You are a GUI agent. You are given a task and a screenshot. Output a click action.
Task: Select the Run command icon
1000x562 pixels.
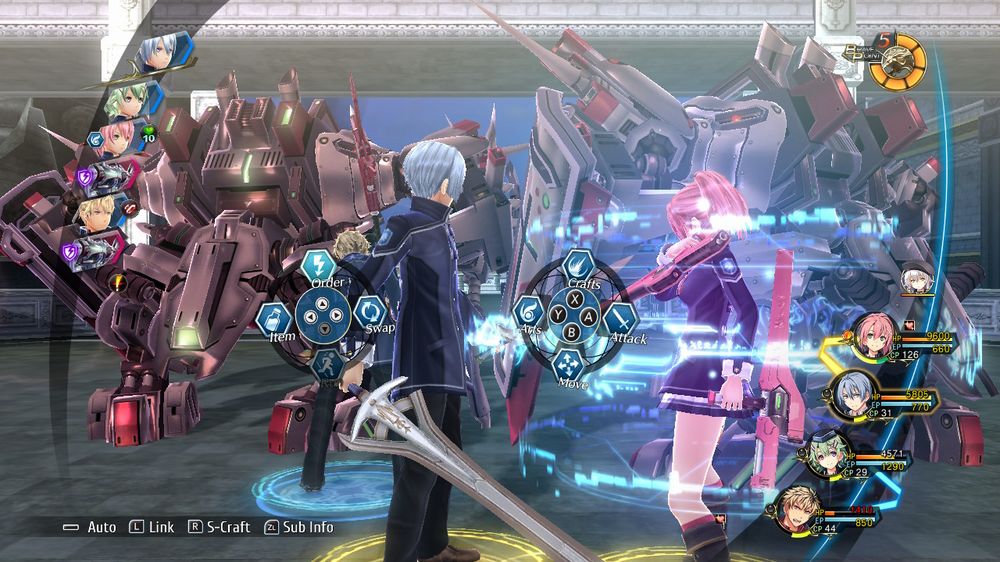[x=326, y=364]
